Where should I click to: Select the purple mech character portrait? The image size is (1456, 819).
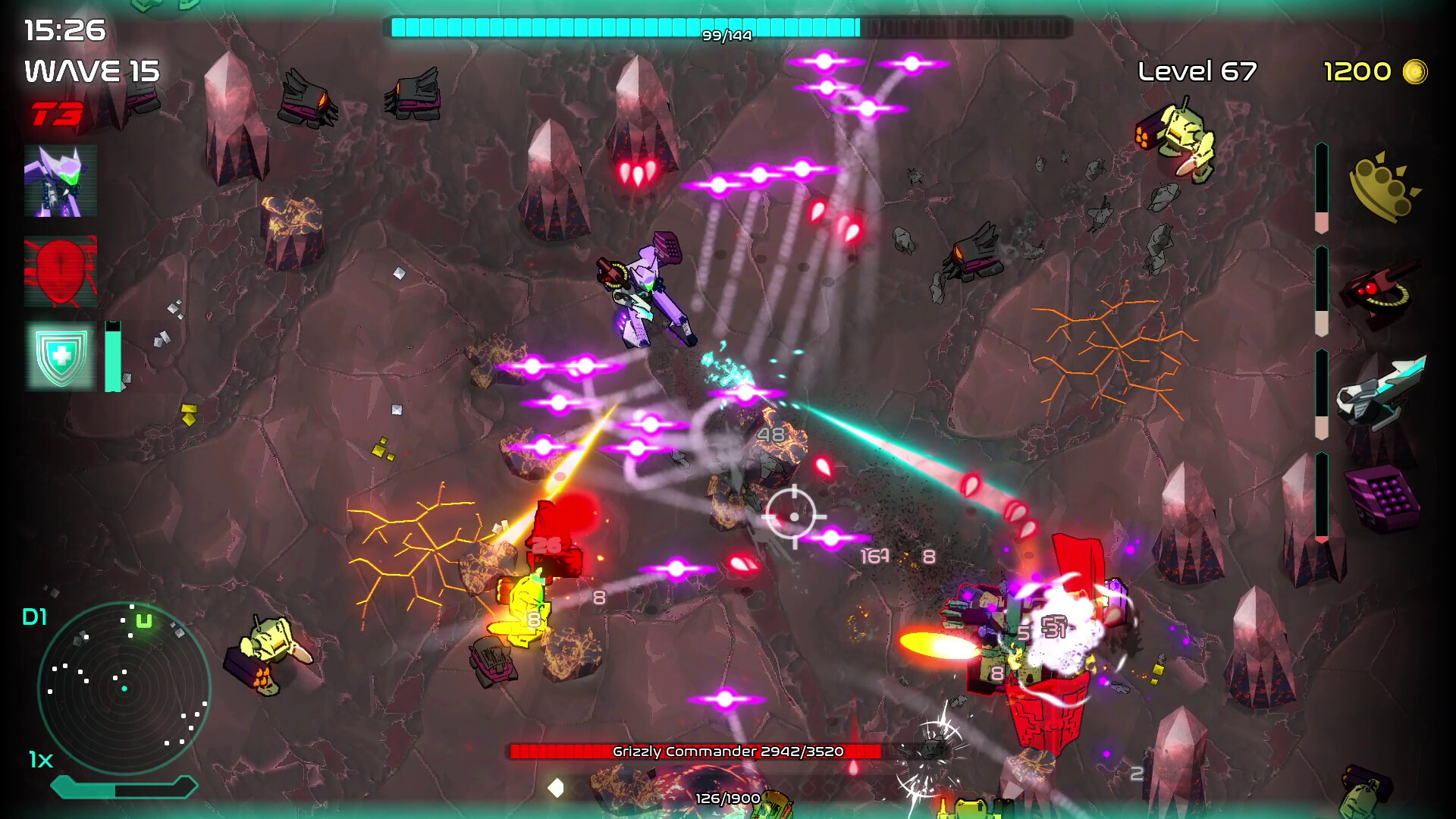click(61, 182)
